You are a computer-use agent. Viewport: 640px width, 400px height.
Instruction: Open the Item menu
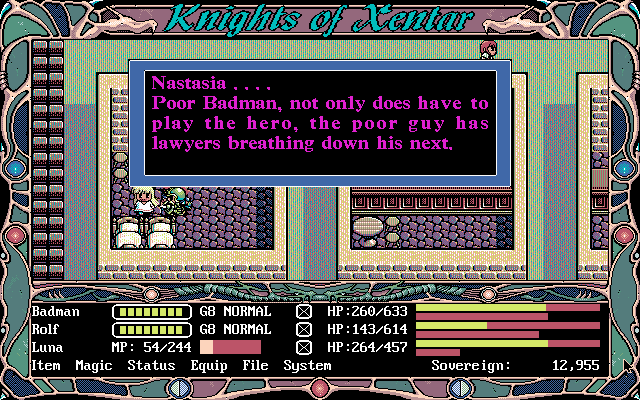click(x=46, y=366)
